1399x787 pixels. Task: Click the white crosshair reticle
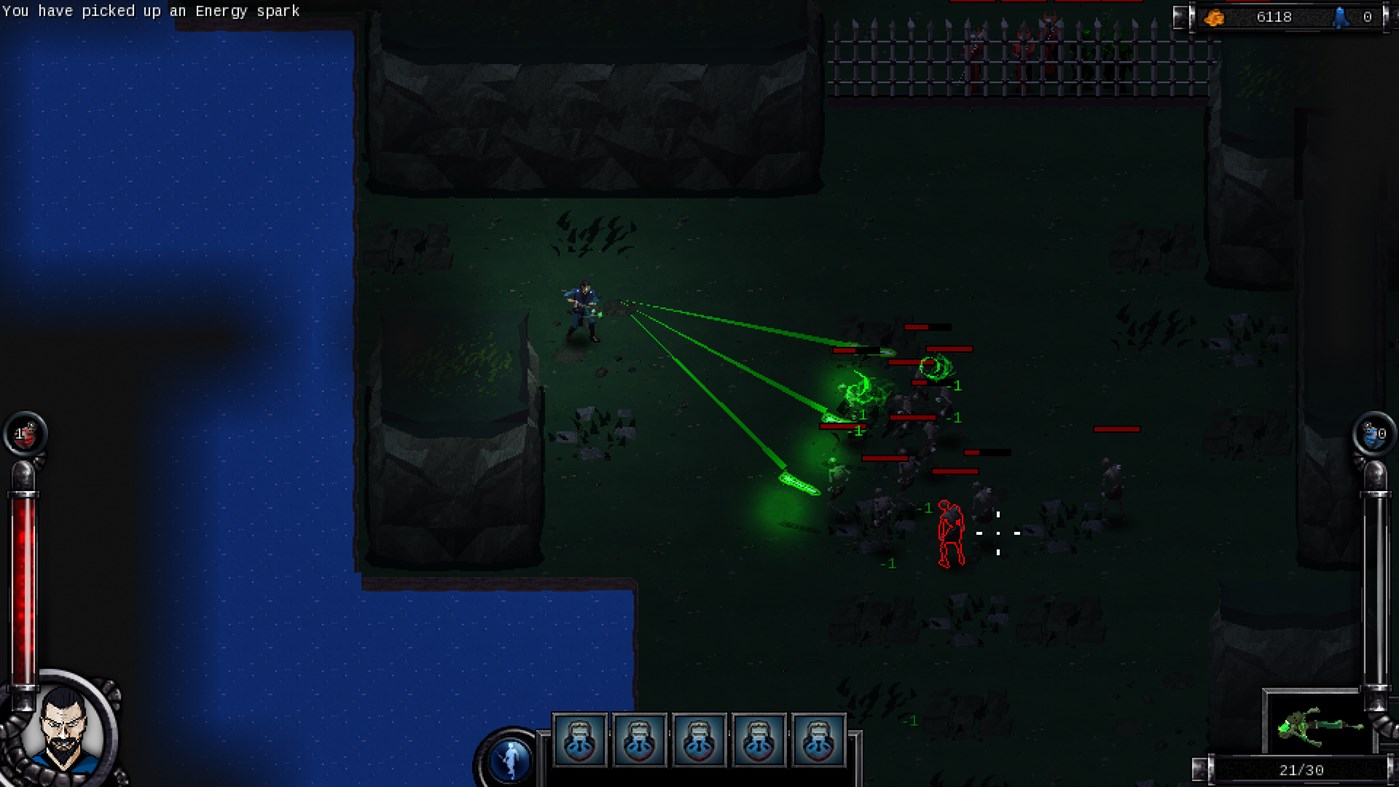(999, 533)
